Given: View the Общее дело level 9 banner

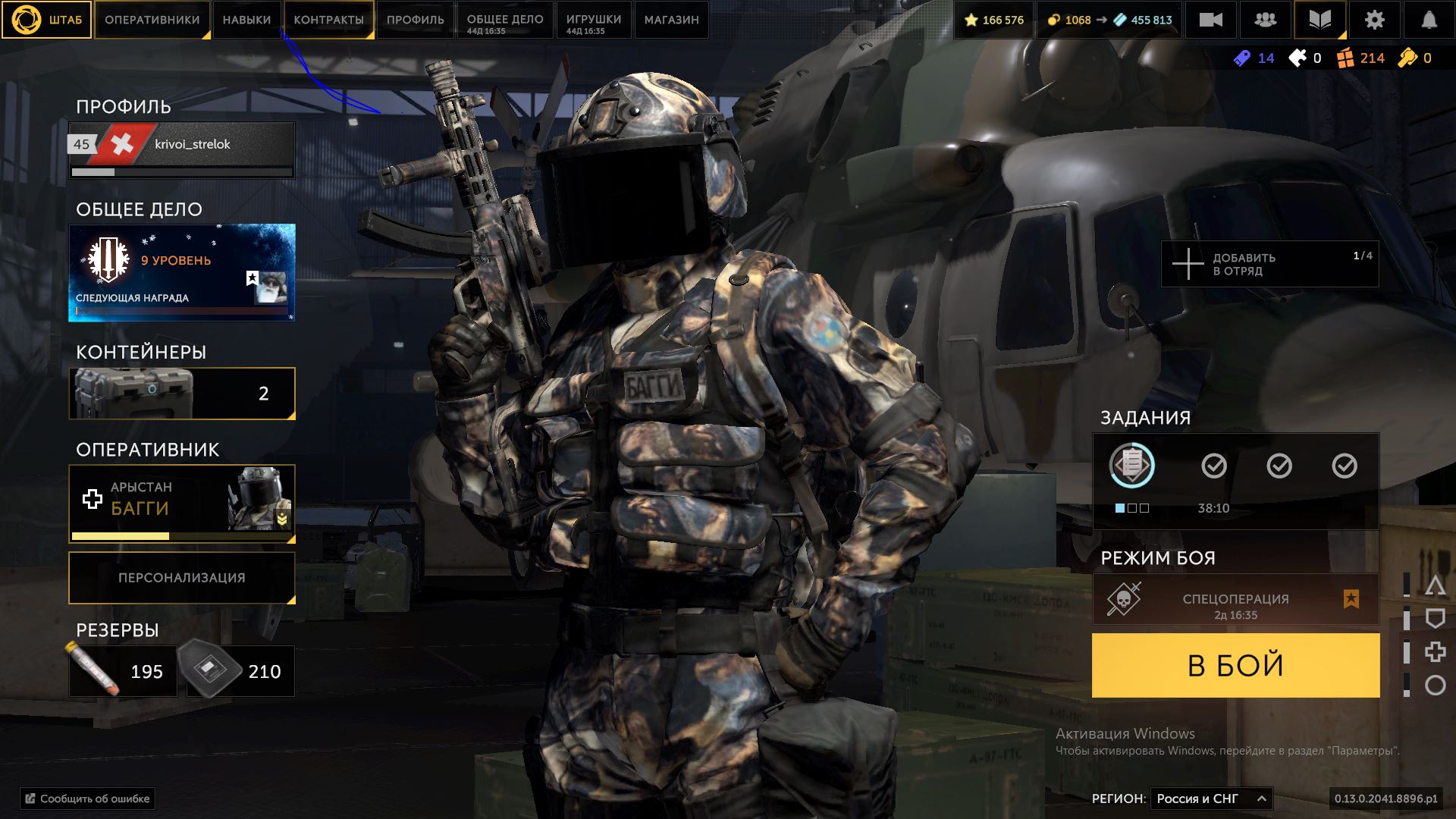Looking at the screenshot, I should [x=182, y=272].
